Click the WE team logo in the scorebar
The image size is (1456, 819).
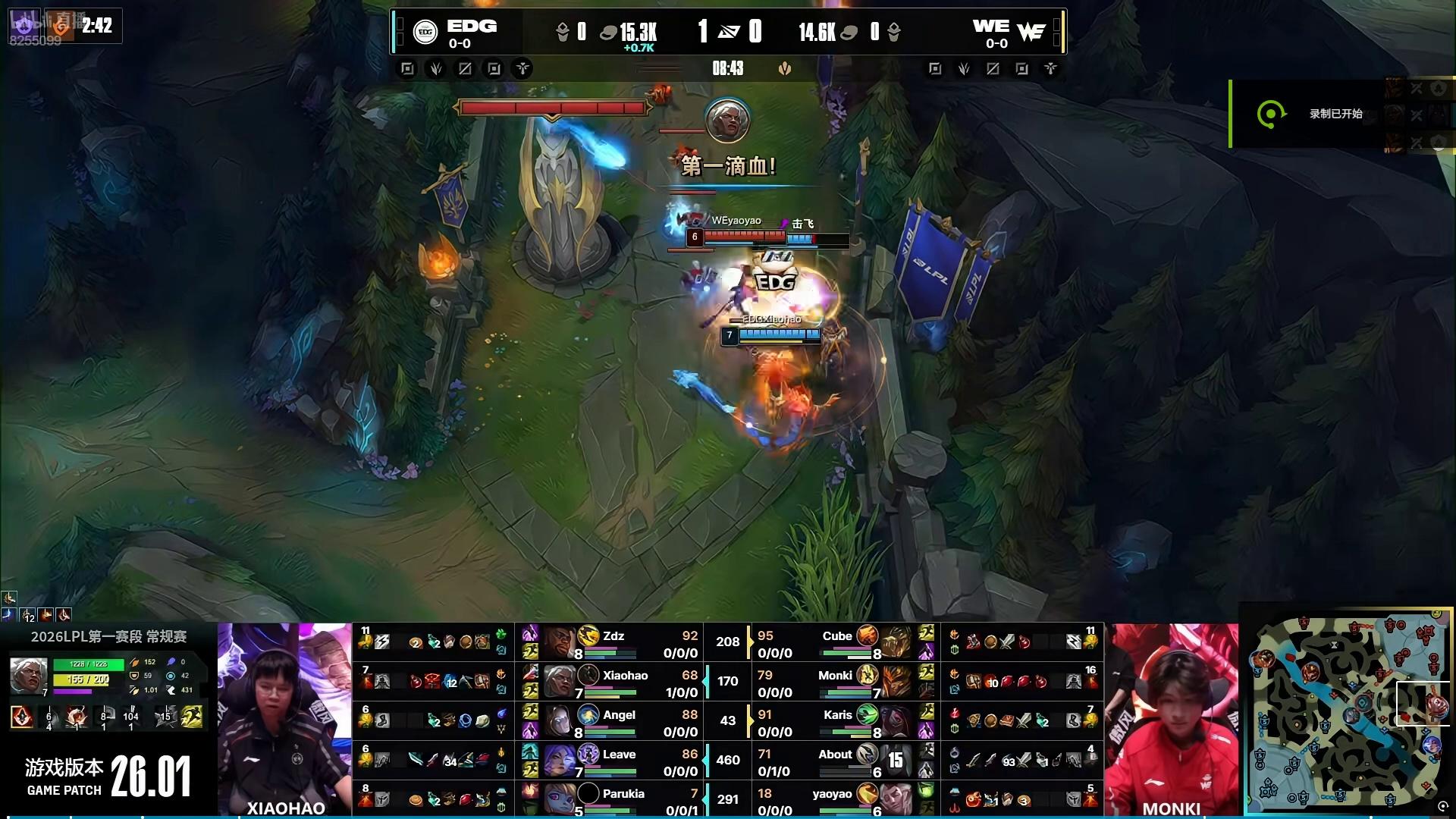pyautogui.click(x=1031, y=32)
